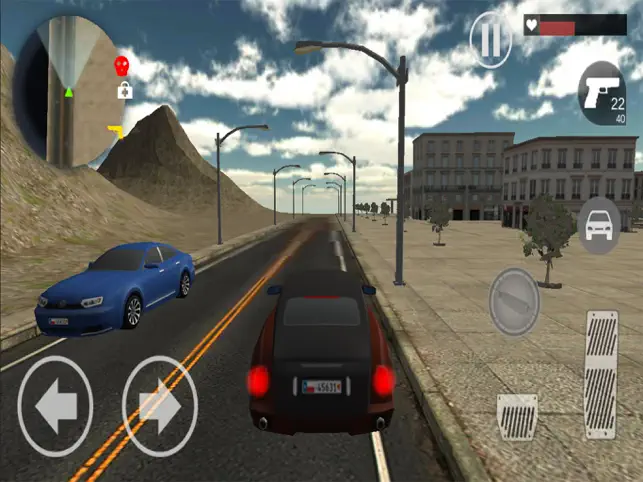Steer right with the right arrow button
The image size is (643, 482).
click(x=159, y=406)
